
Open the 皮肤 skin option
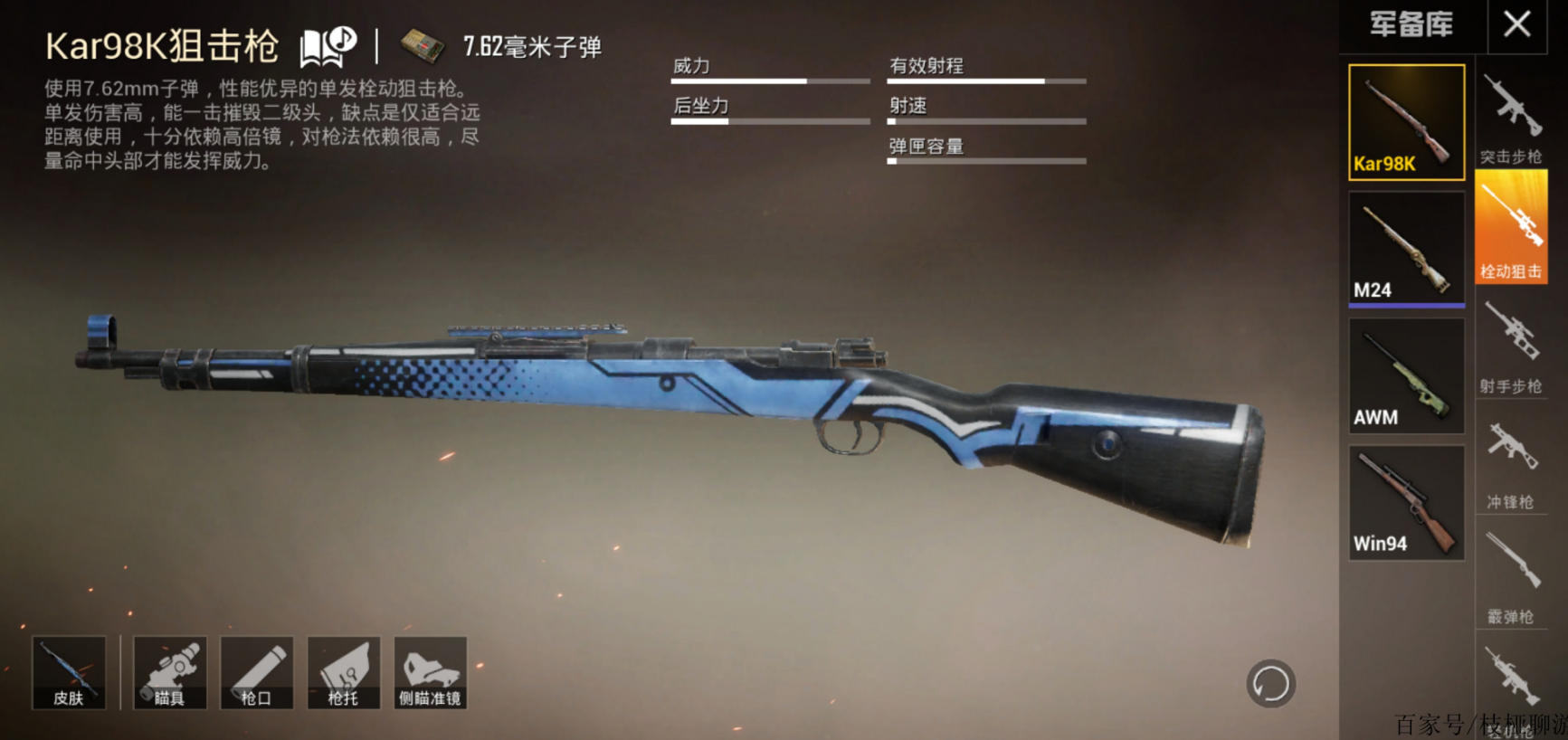[69, 672]
